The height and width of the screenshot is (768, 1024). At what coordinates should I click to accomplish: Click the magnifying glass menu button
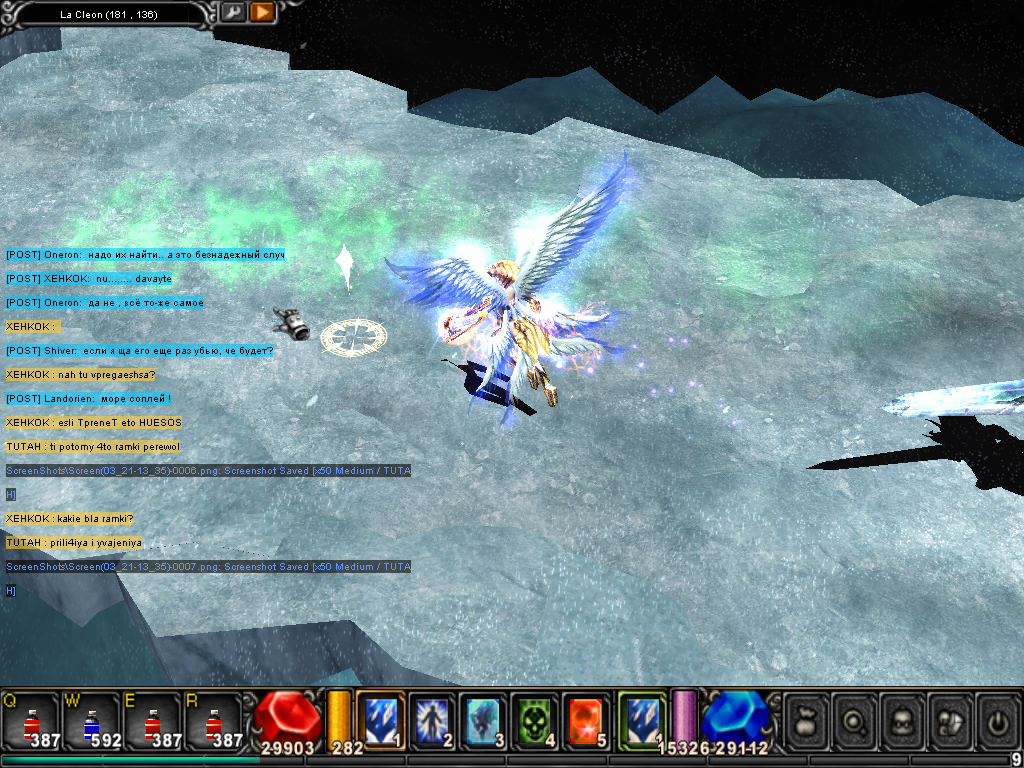pyautogui.click(x=855, y=720)
